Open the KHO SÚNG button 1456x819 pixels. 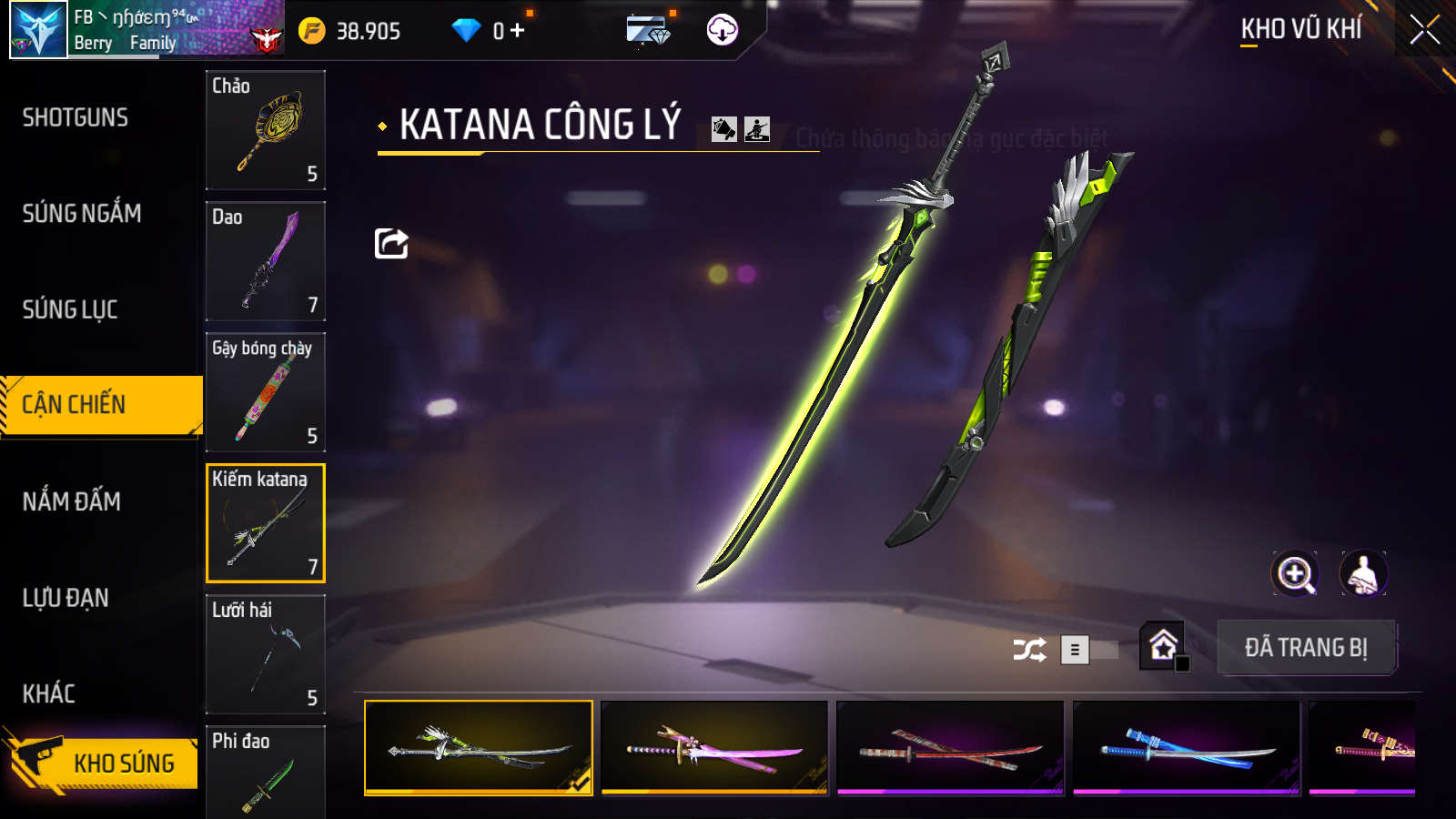coord(105,762)
